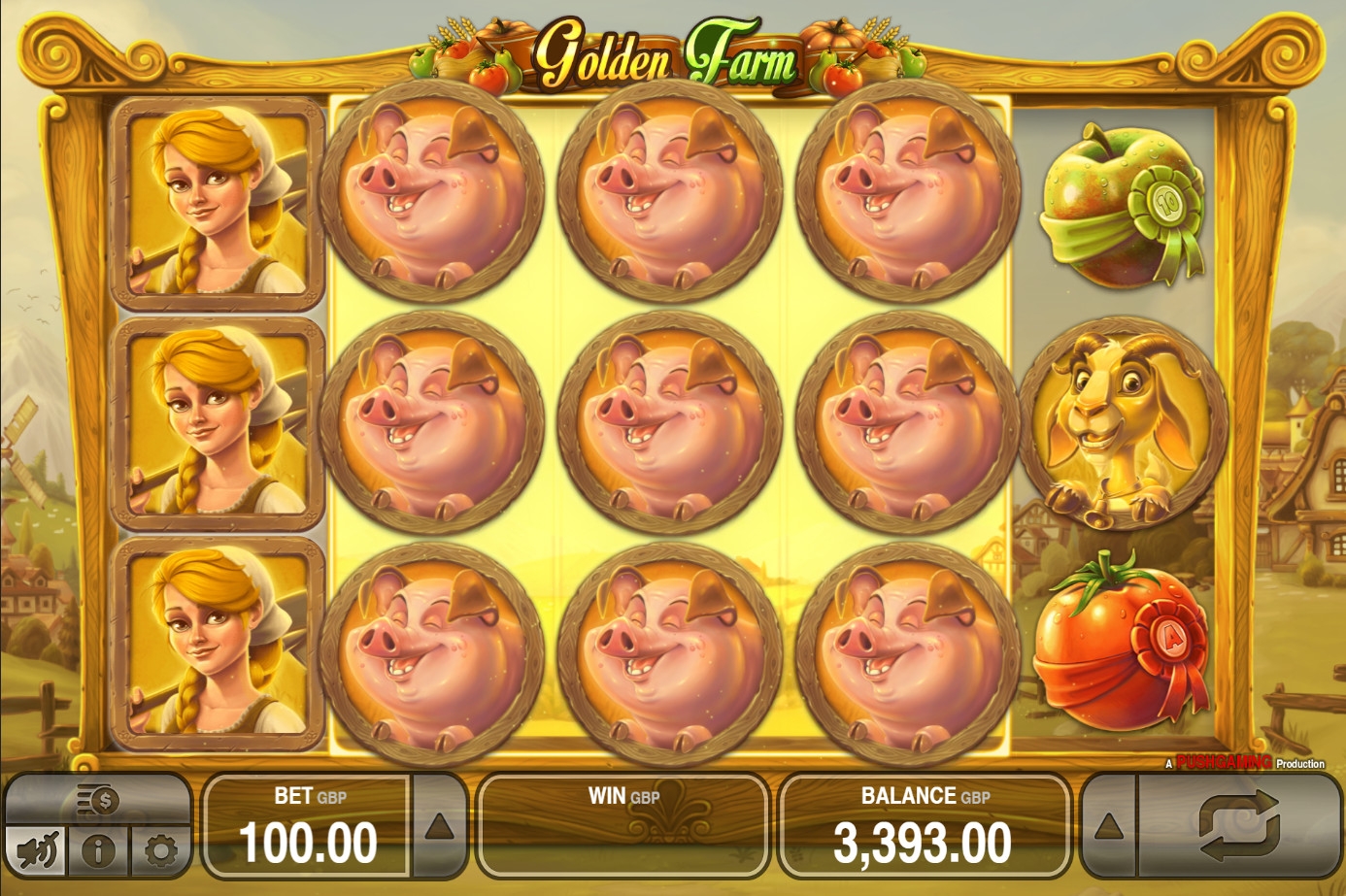Open the gear settings menu

click(x=160, y=851)
